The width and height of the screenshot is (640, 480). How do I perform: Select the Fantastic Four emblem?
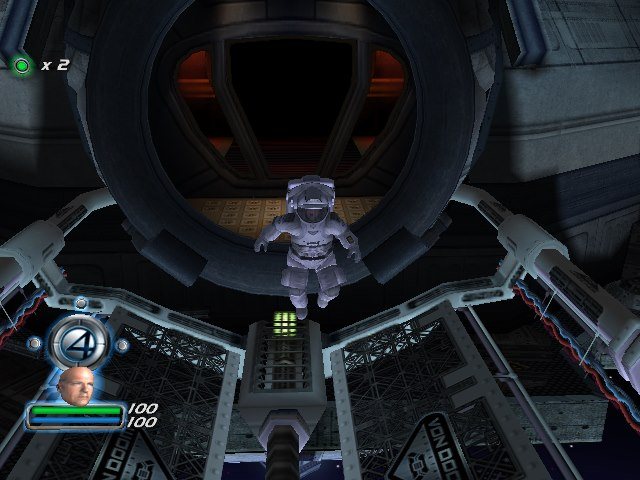(x=77, y=342)
